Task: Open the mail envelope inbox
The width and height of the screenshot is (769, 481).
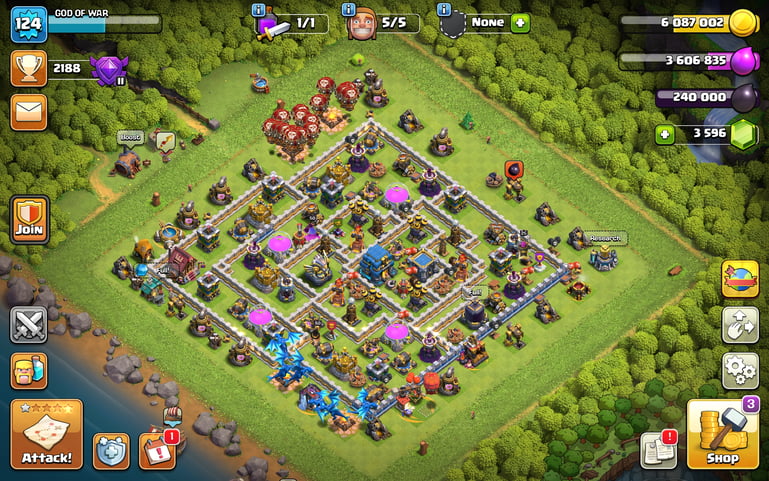Action: pyautogui.click(x=29, y=112)
